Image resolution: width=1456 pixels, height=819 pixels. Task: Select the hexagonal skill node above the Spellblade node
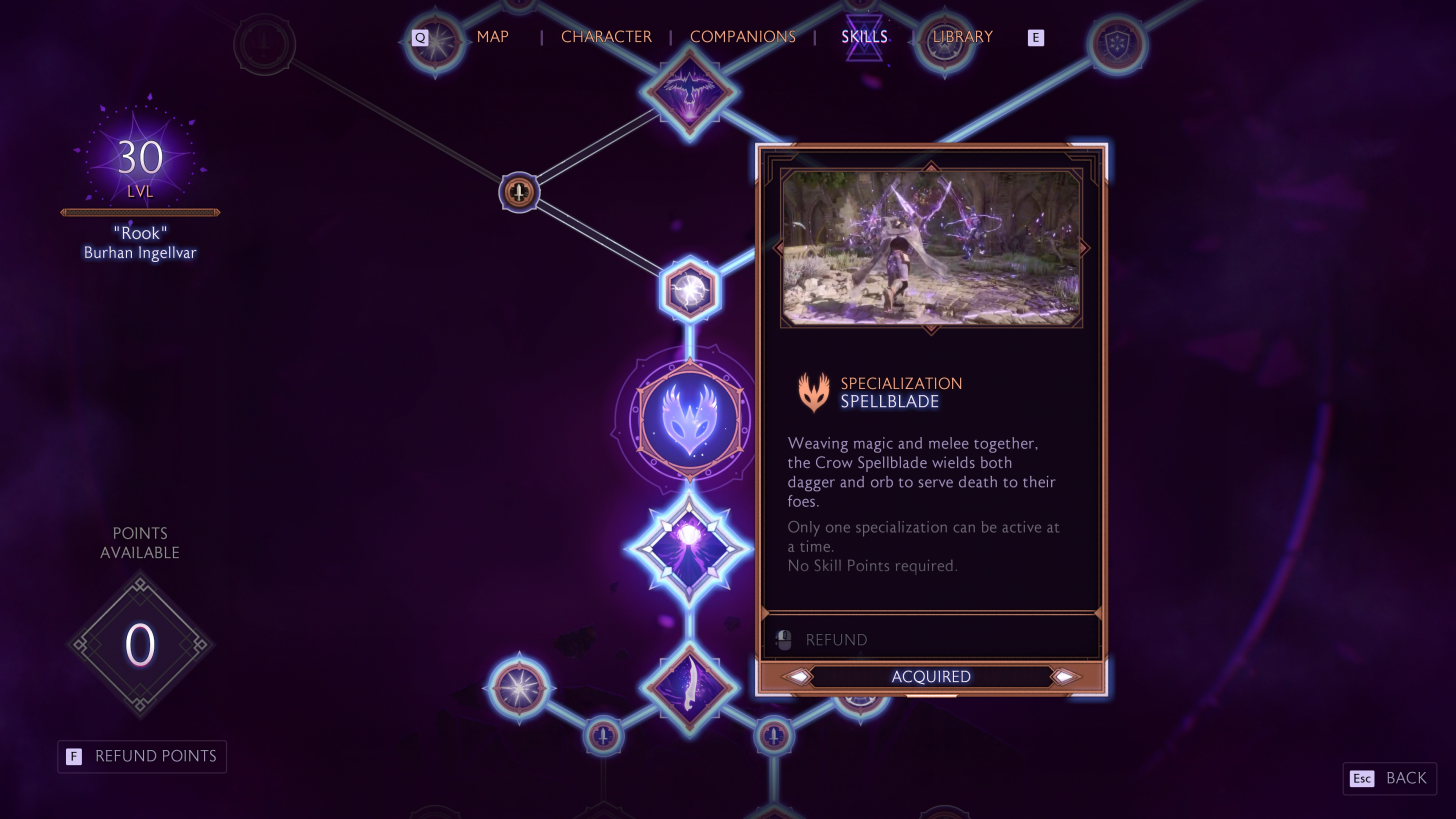(688, 289)
